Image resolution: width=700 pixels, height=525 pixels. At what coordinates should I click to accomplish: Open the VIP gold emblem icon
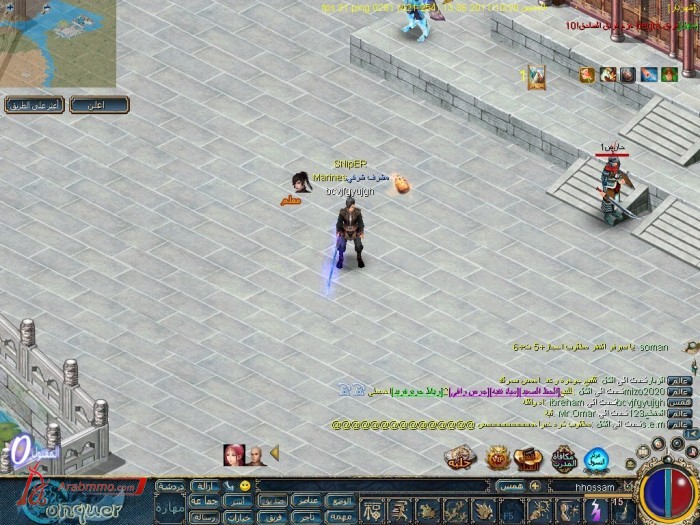coord(497,458)
